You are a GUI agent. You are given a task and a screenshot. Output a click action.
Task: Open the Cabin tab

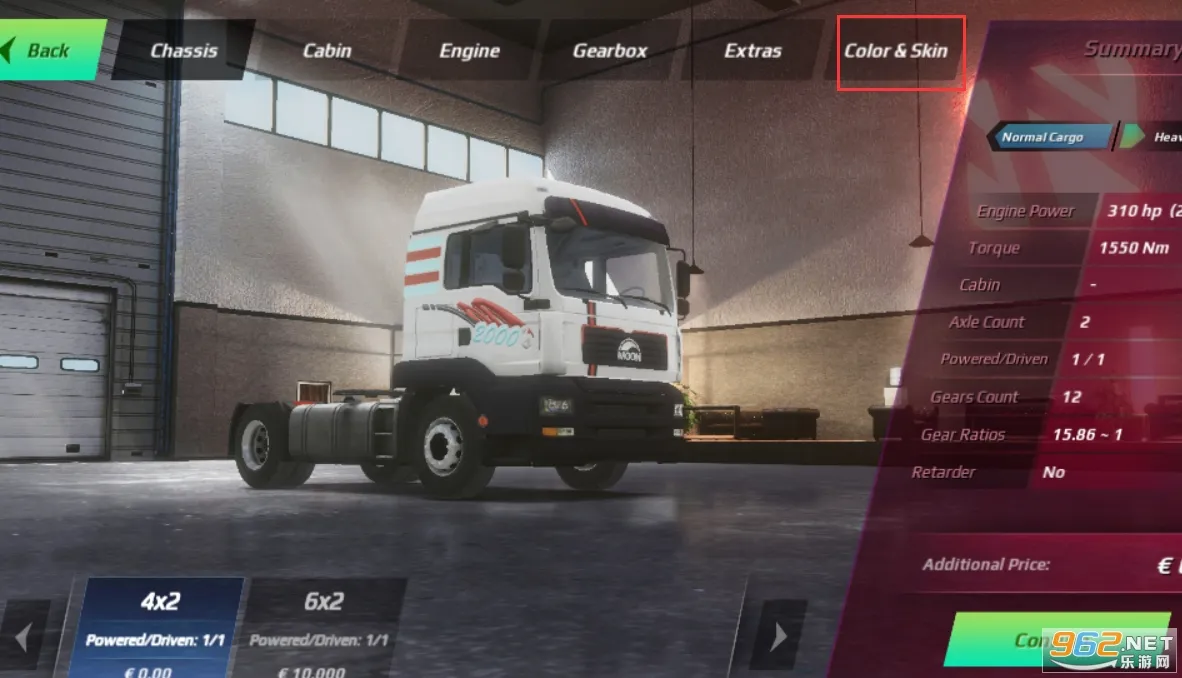tap(327, 50)
